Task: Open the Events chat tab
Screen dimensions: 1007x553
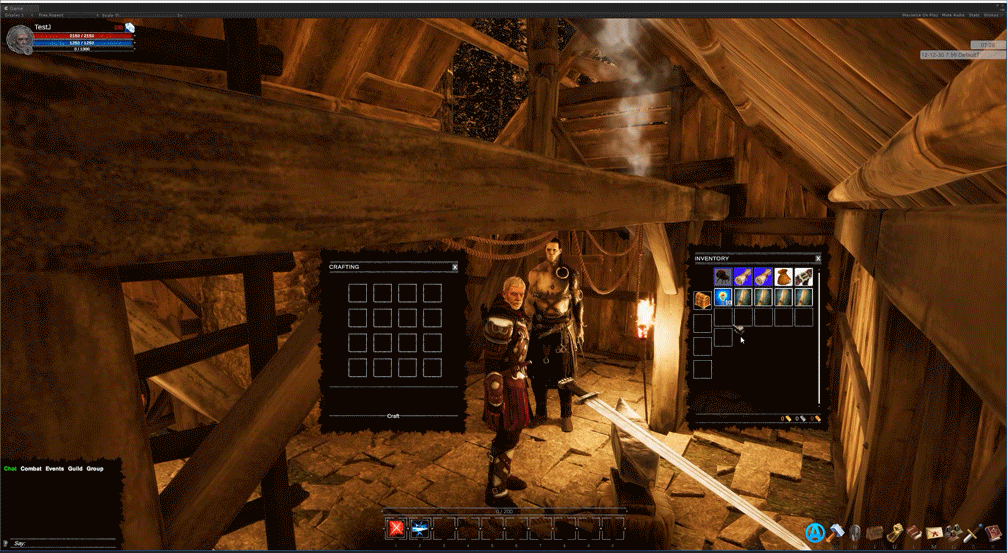Action: [54, 468]
